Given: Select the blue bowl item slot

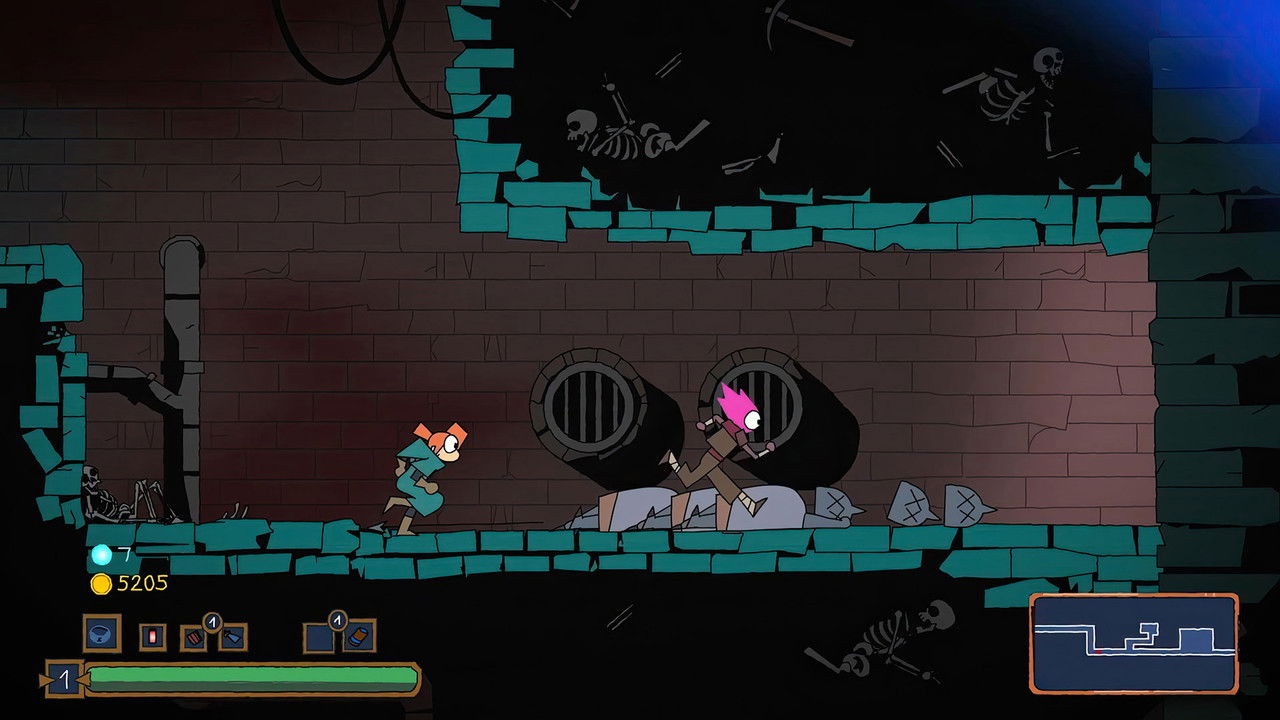Looking at the screenshot, I should (101, 633).
